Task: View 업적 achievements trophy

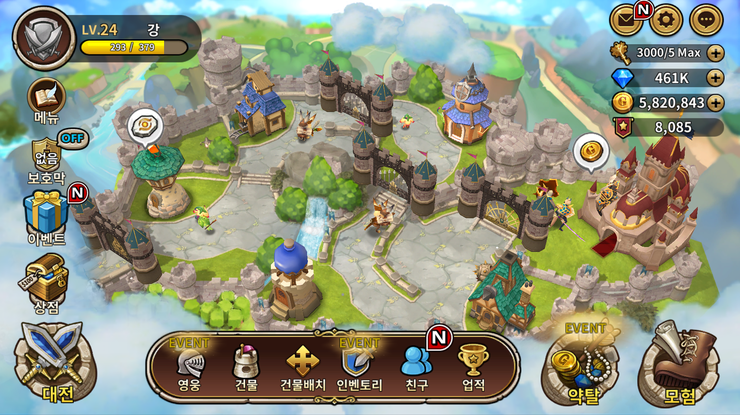Action: click(472, 364)
